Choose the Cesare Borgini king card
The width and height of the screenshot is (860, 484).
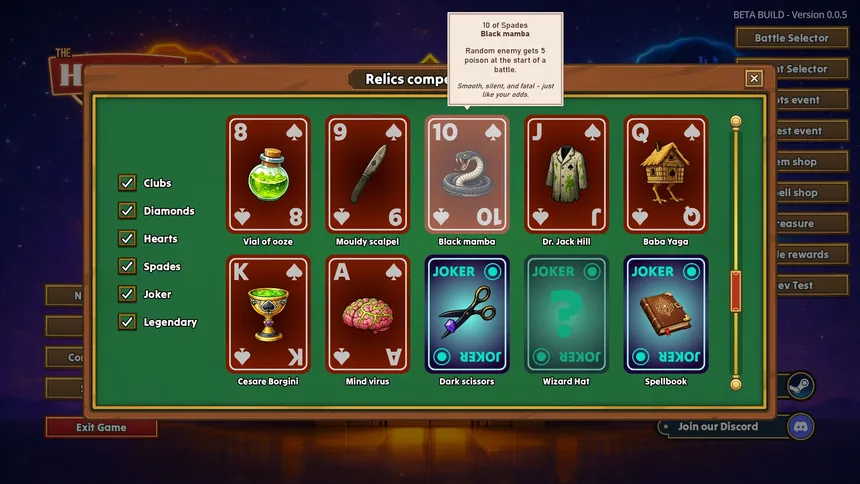point(268,314)
